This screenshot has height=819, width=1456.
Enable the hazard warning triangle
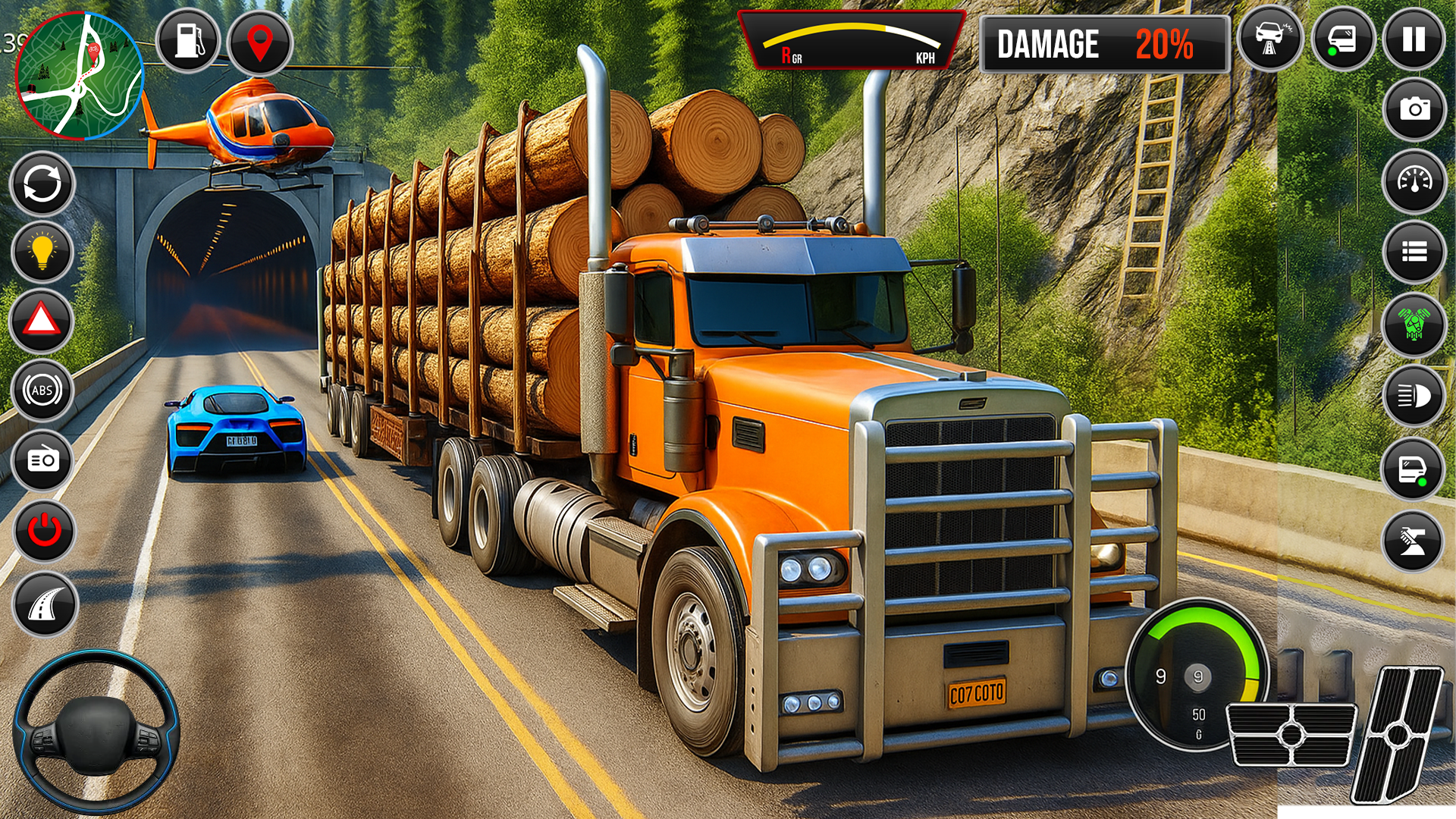(x=42, y=322)
